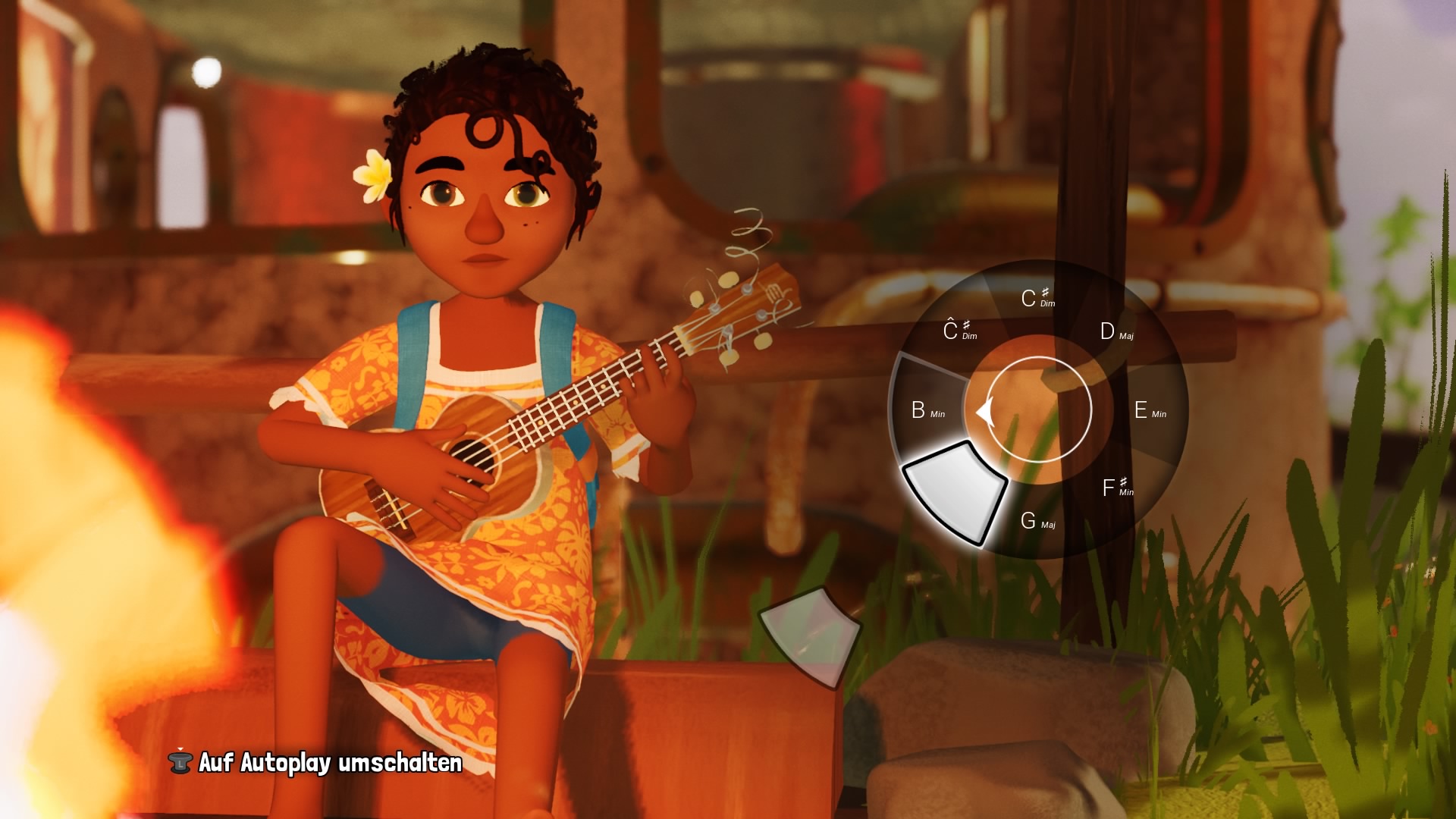The width and height of the screenshot is (1456, 819).
Task: Choose the F# Min chord on the wheel
Action: [1117, 488]
